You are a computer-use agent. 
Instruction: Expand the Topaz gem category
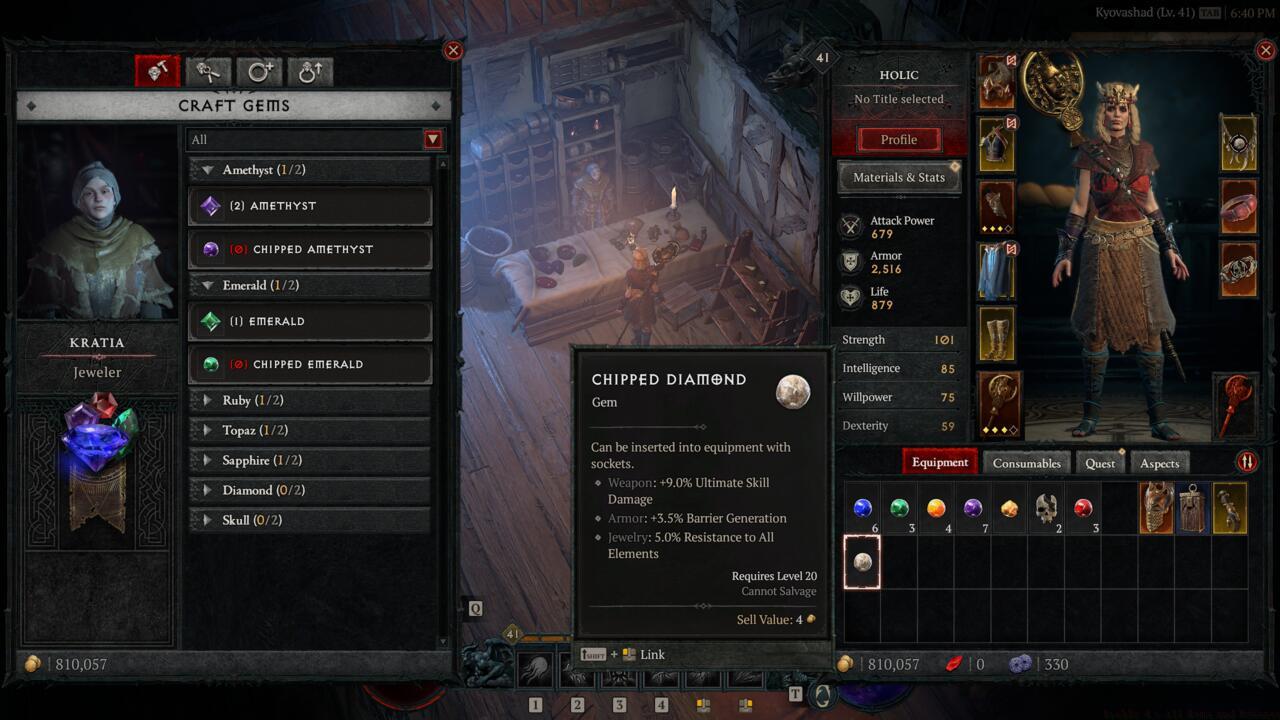[310, 430]
